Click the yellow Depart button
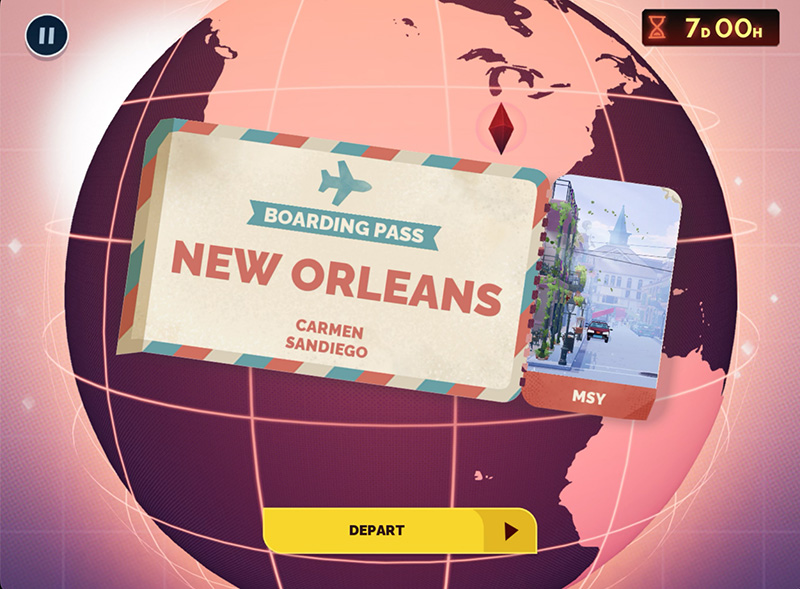Image resolution: width=800 pixels, height=589 pixels. point(399,531)
